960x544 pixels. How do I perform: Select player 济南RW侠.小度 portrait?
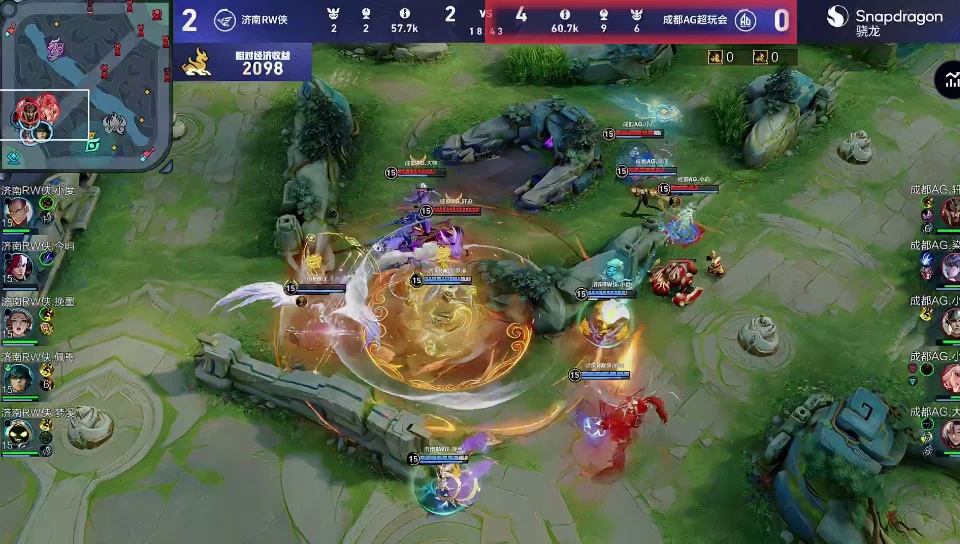[x=16, y=211]
